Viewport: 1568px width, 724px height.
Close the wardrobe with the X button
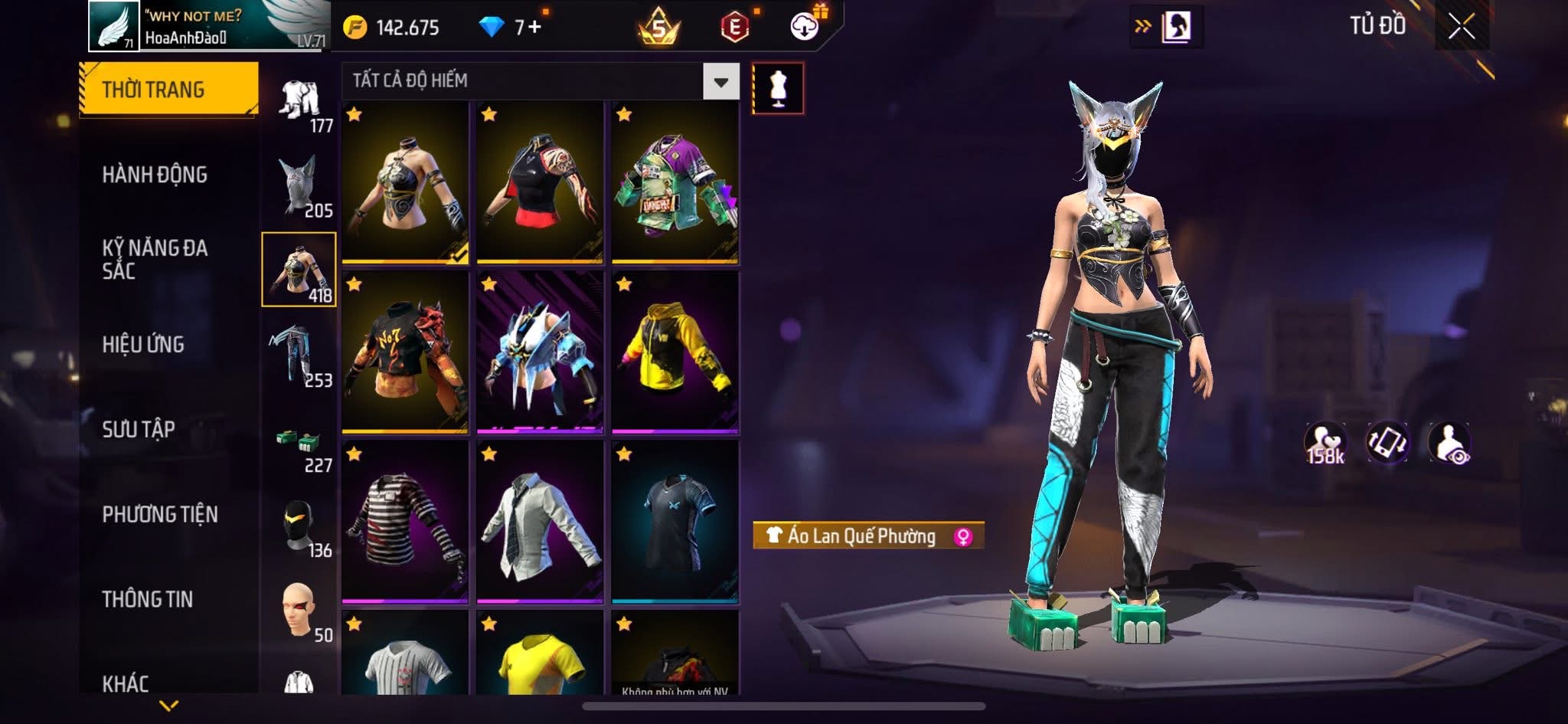[1461, 27]
